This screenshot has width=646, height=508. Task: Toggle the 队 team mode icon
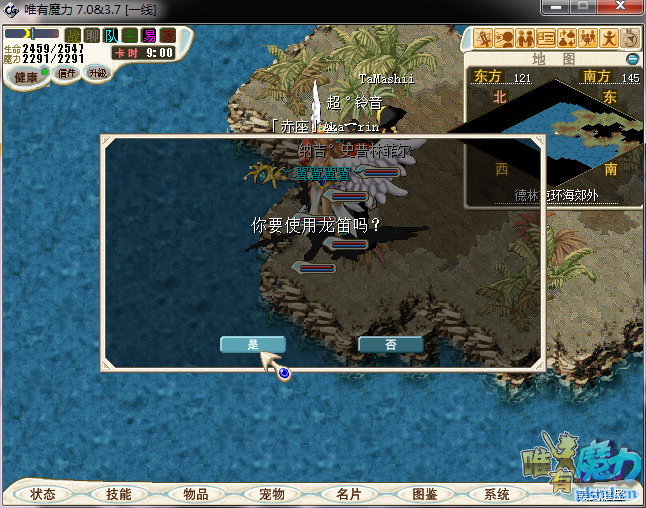click(111, 36)
